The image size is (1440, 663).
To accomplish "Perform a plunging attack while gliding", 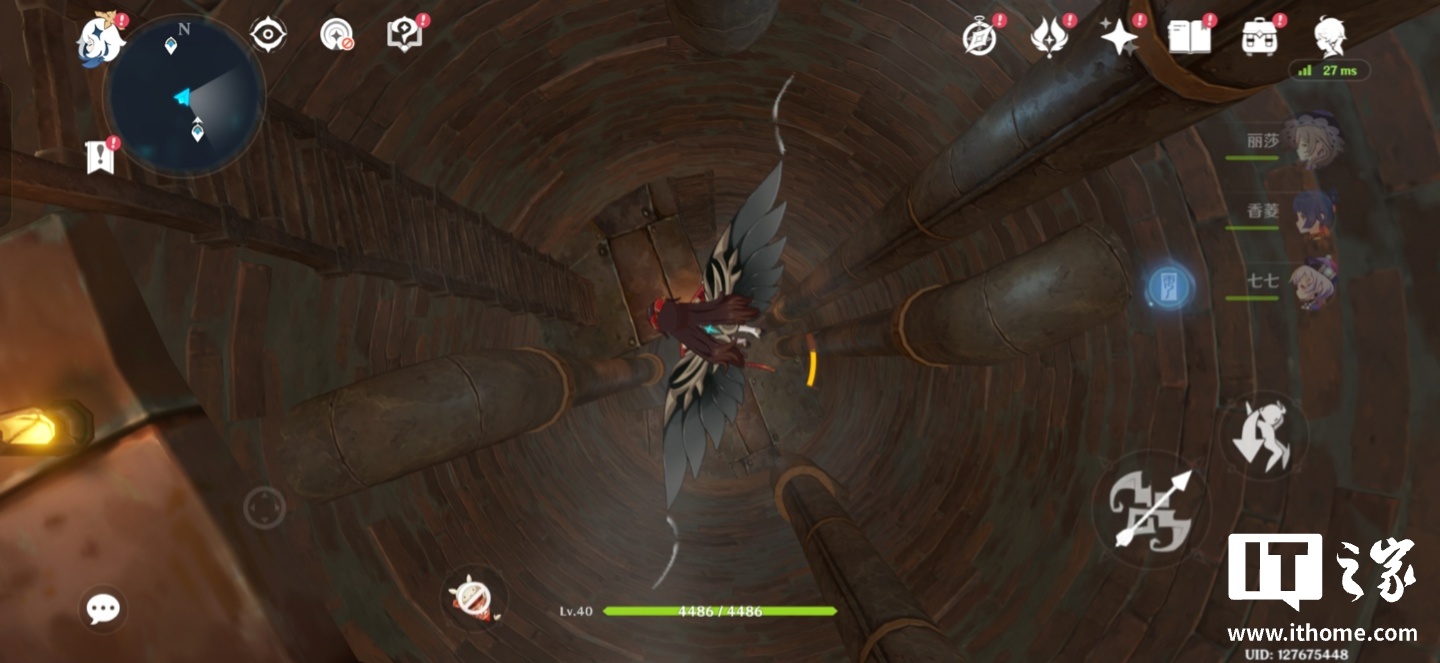I will point(1264,435).
